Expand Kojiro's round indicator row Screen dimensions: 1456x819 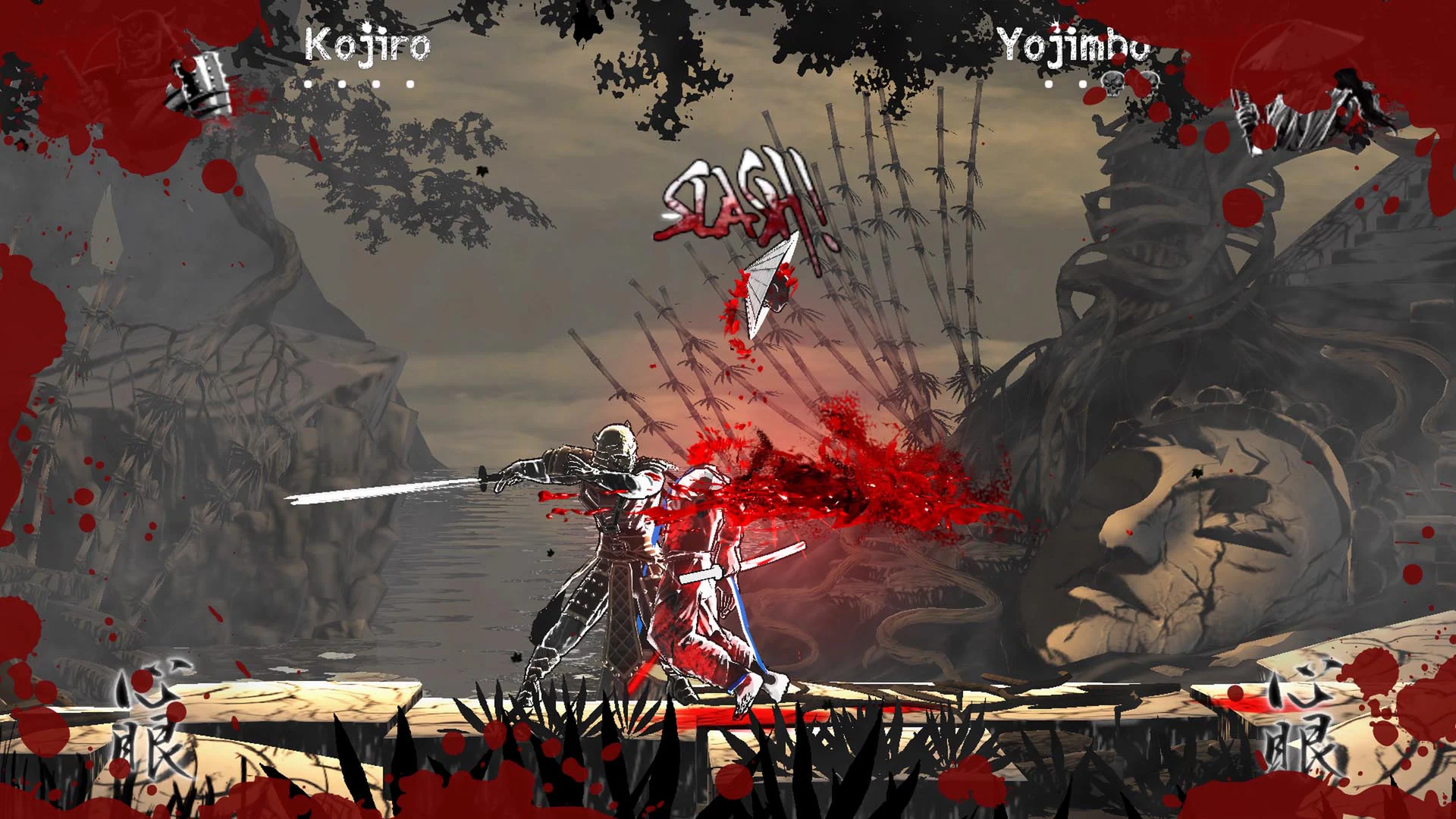tap(359, 84)
